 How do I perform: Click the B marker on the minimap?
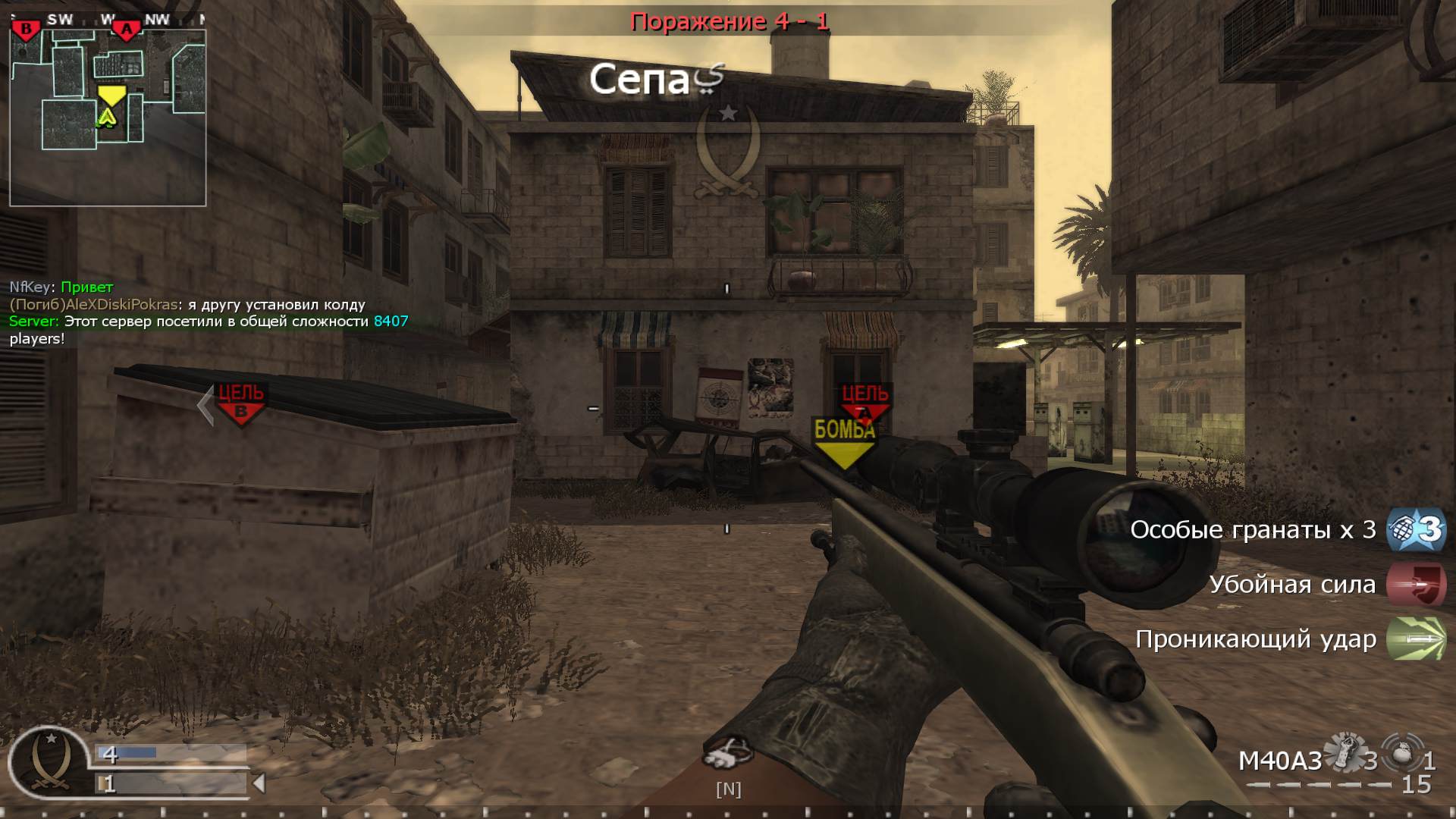[x=27, y=28]
